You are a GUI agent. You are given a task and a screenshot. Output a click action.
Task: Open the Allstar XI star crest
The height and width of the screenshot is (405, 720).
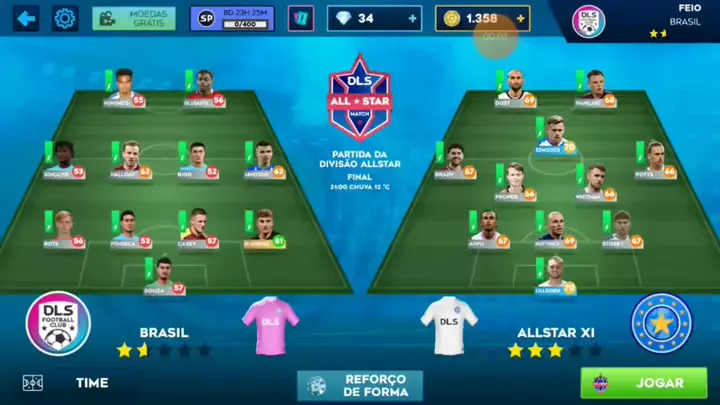pyautogui.click(x=661, y=325)
